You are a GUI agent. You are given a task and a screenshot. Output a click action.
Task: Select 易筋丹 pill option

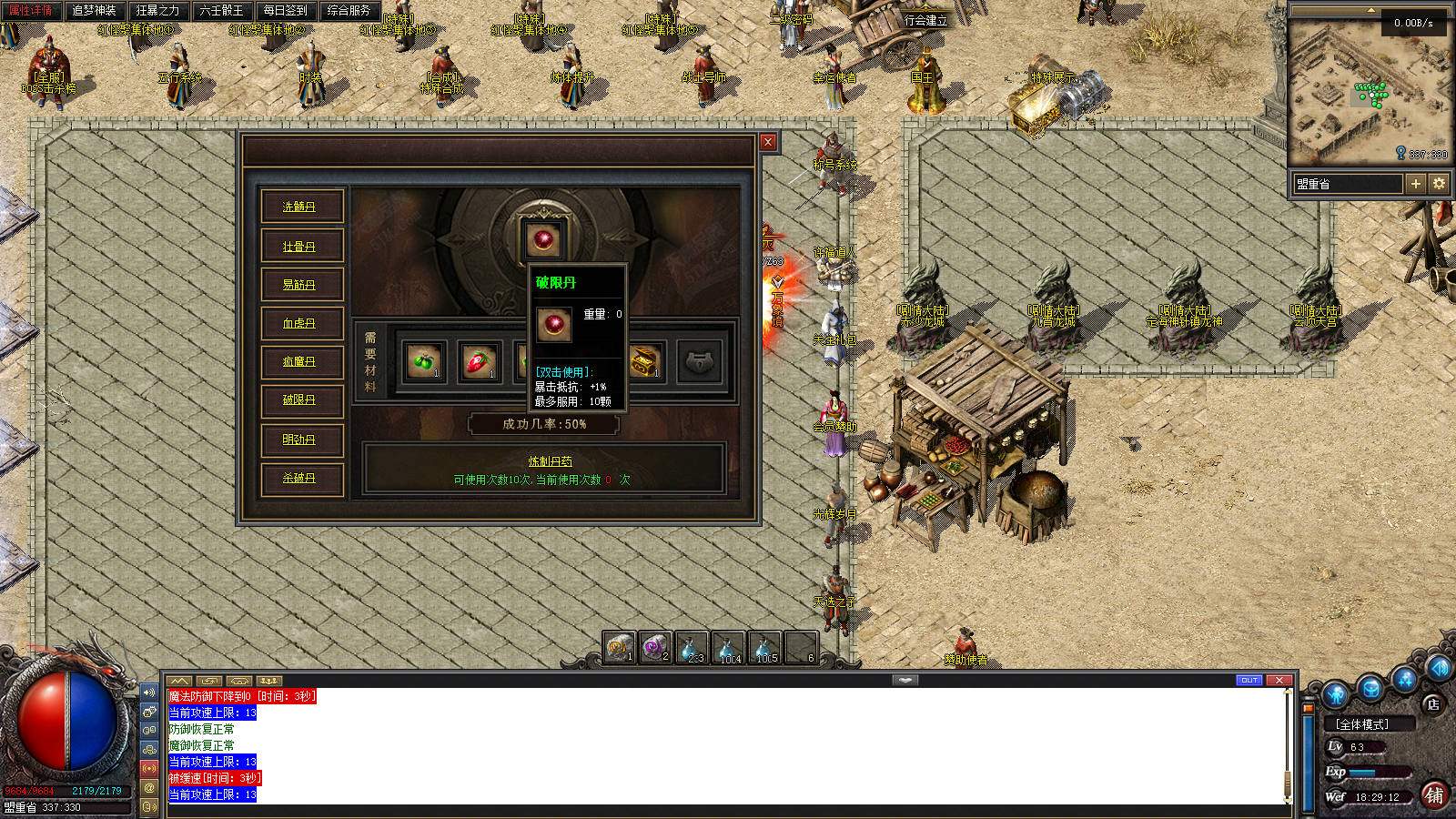coord(299,285)
